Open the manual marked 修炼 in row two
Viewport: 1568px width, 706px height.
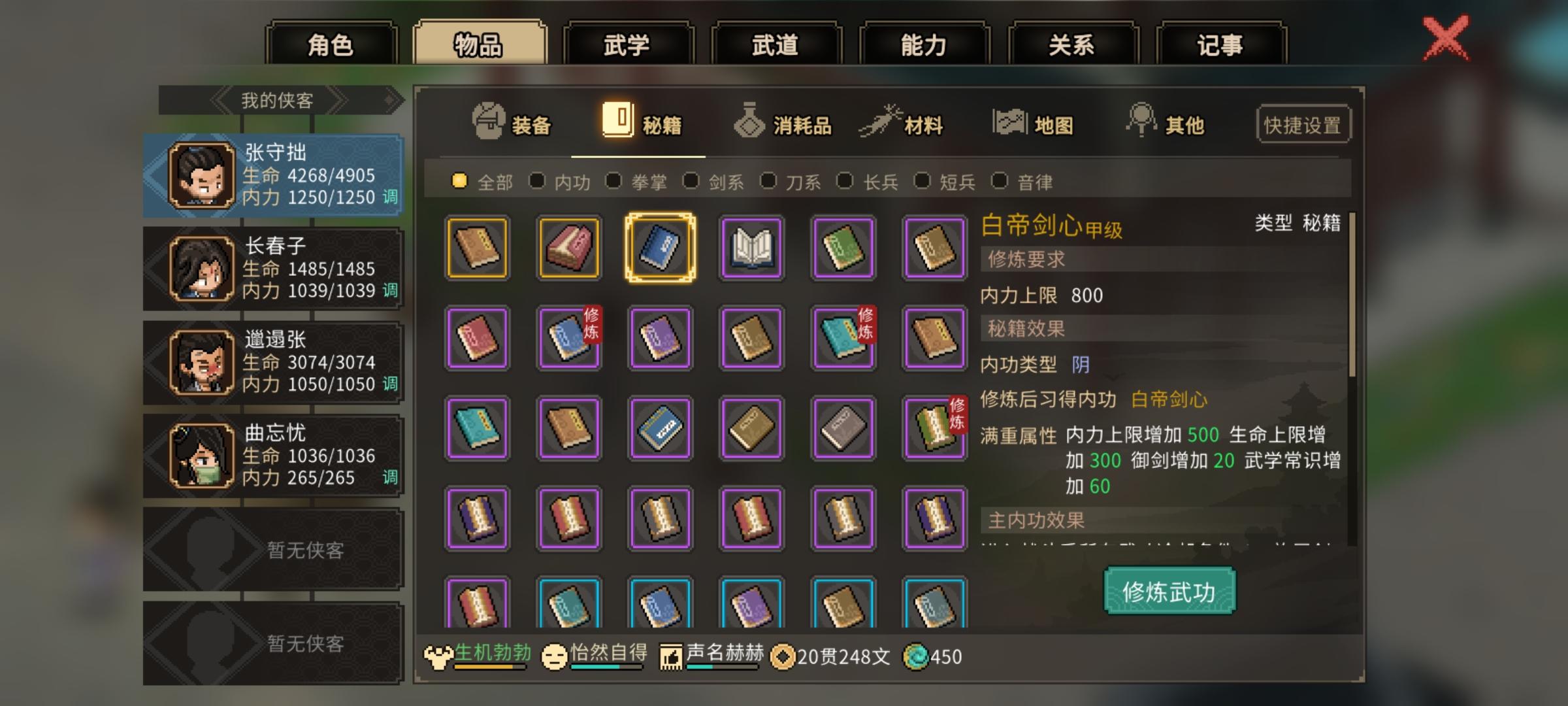[x=568, y=339]
